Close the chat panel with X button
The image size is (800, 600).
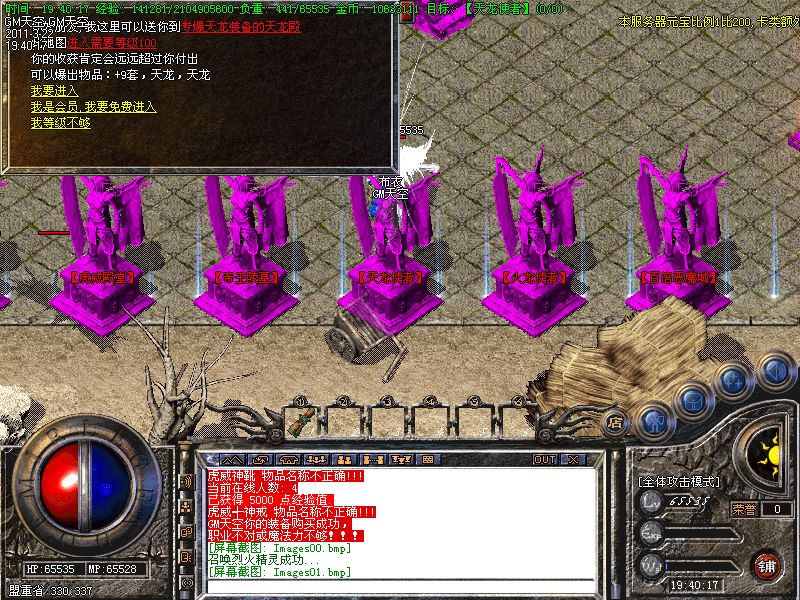pos(573,460)
